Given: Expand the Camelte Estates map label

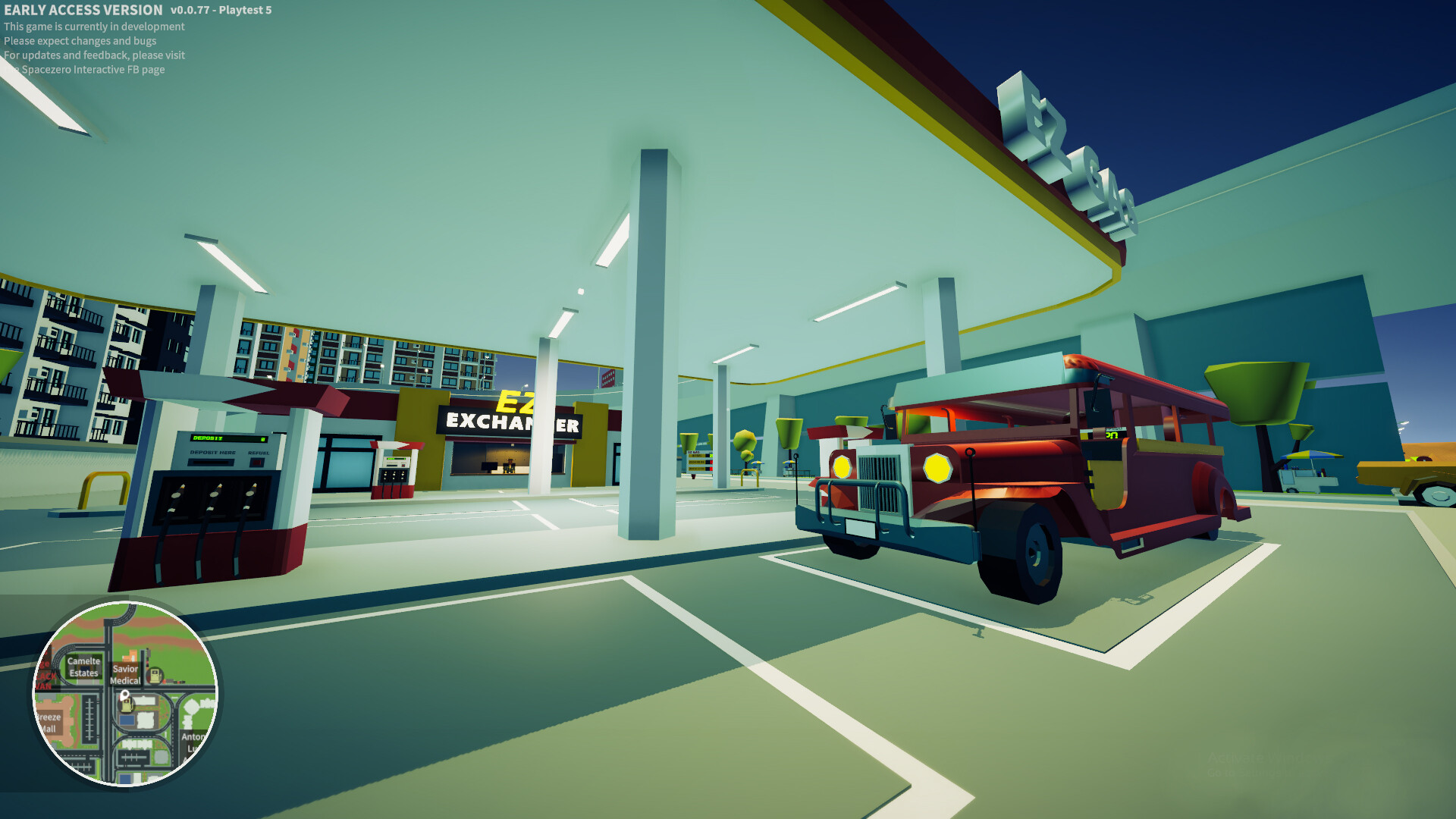Looking at the screenshot, I should coord(83,667).
